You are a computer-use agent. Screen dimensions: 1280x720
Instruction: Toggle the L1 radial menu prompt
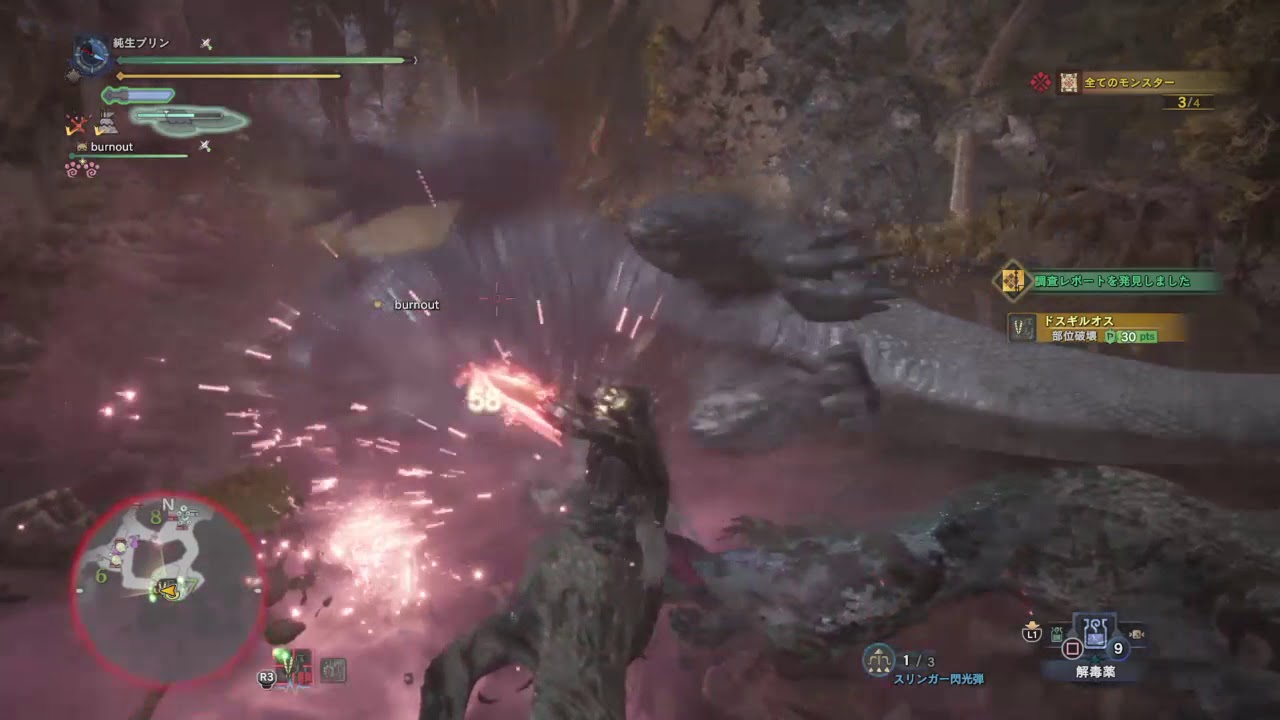[x=1031, y=634]
